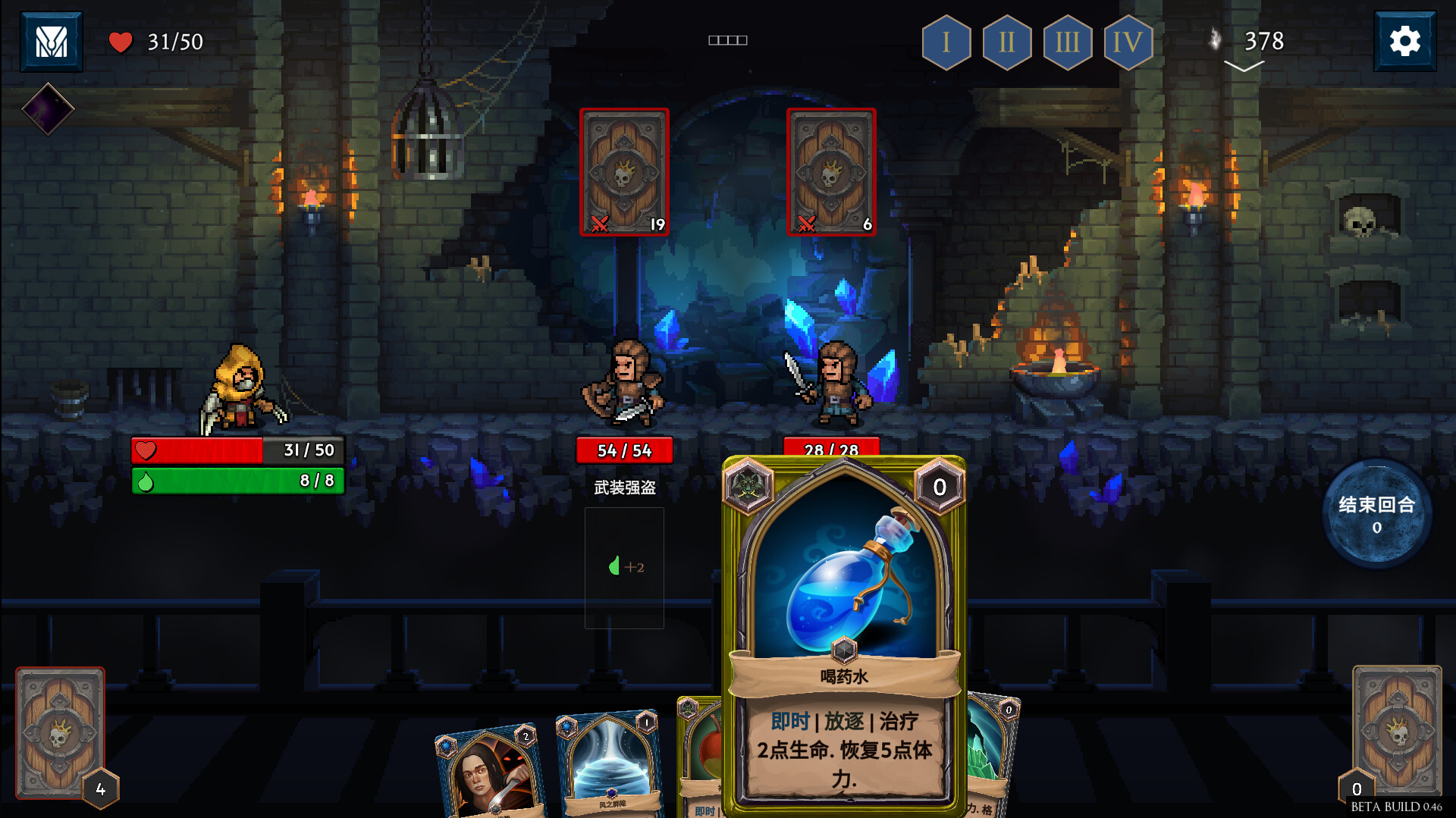Select the tier I hexagon icon
Image resolution: width=1456 pixels, height=818 pixels.
(946, 42)
